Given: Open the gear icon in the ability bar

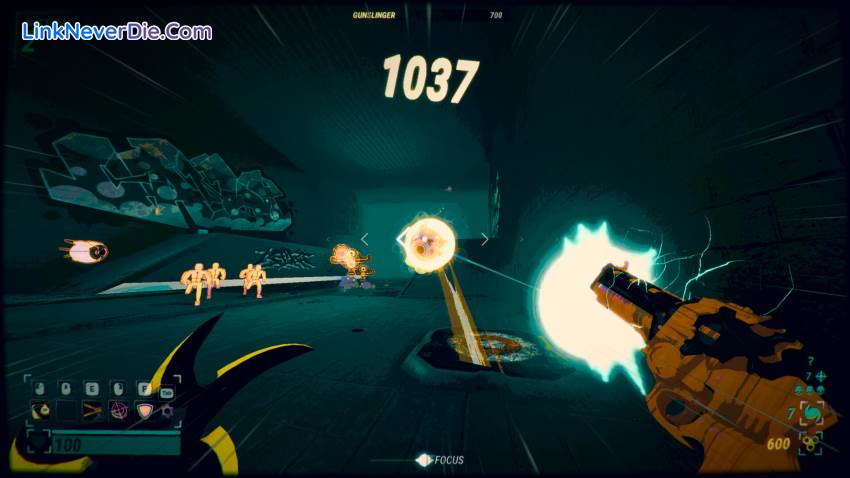Looking at the screenshot, I should [168, 410].
